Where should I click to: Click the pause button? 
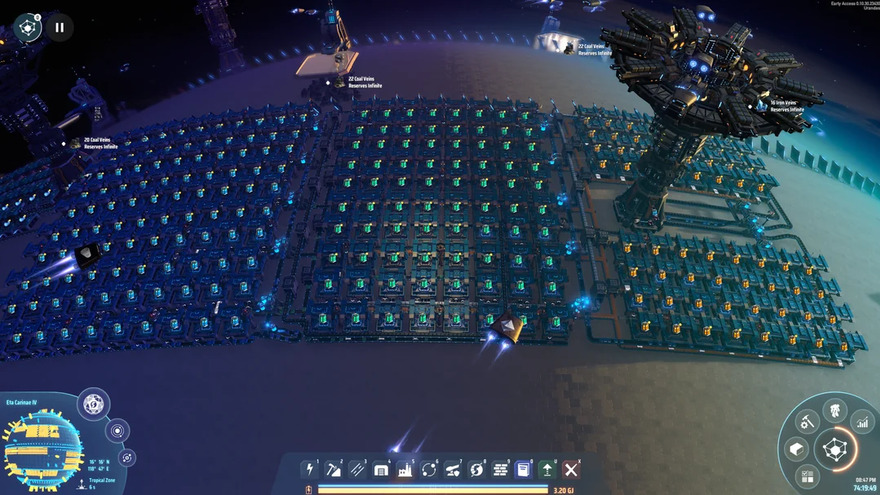point(59,28)
